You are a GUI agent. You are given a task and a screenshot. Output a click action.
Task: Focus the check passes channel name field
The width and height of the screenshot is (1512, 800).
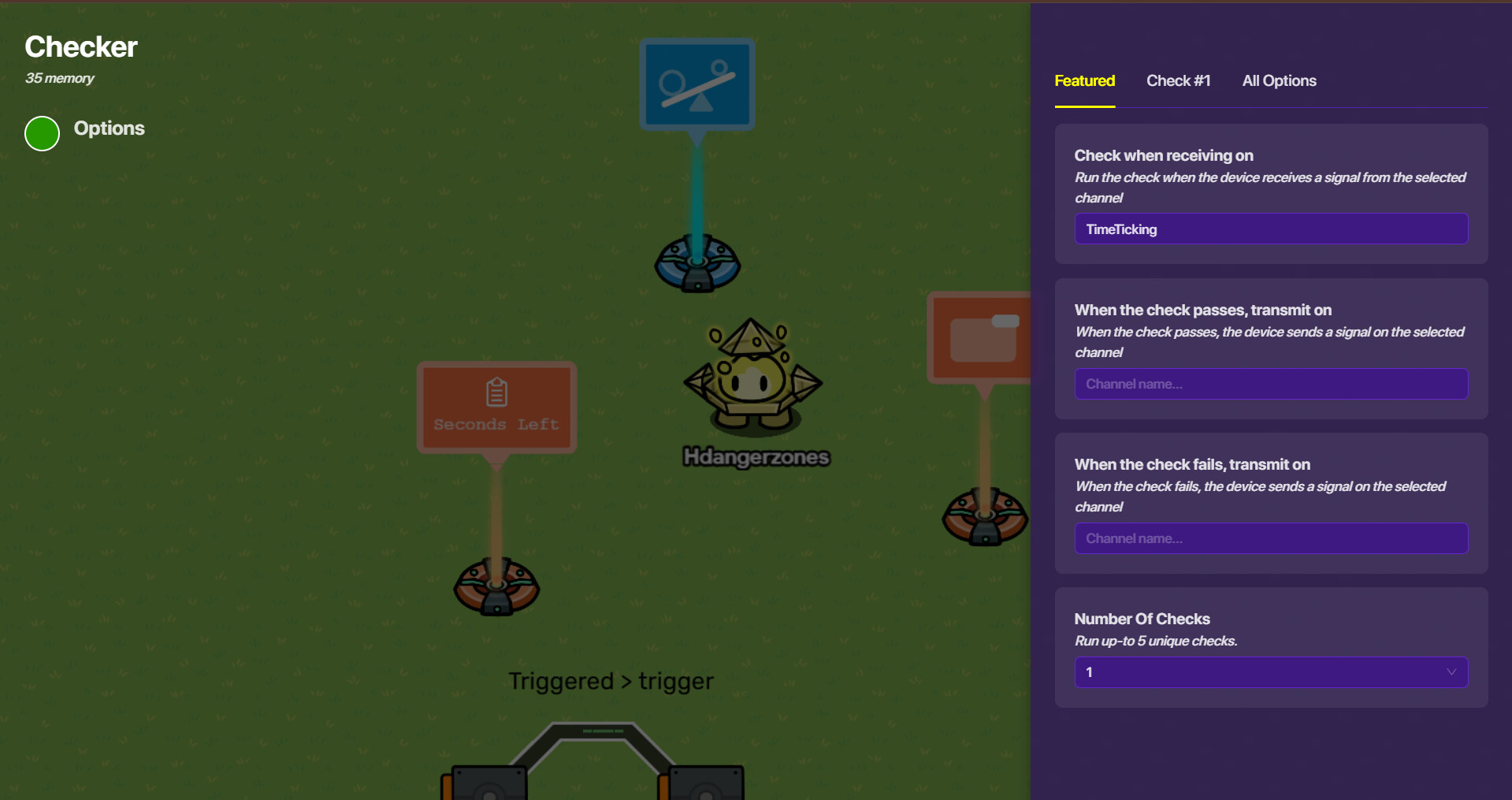point(1270,384)
